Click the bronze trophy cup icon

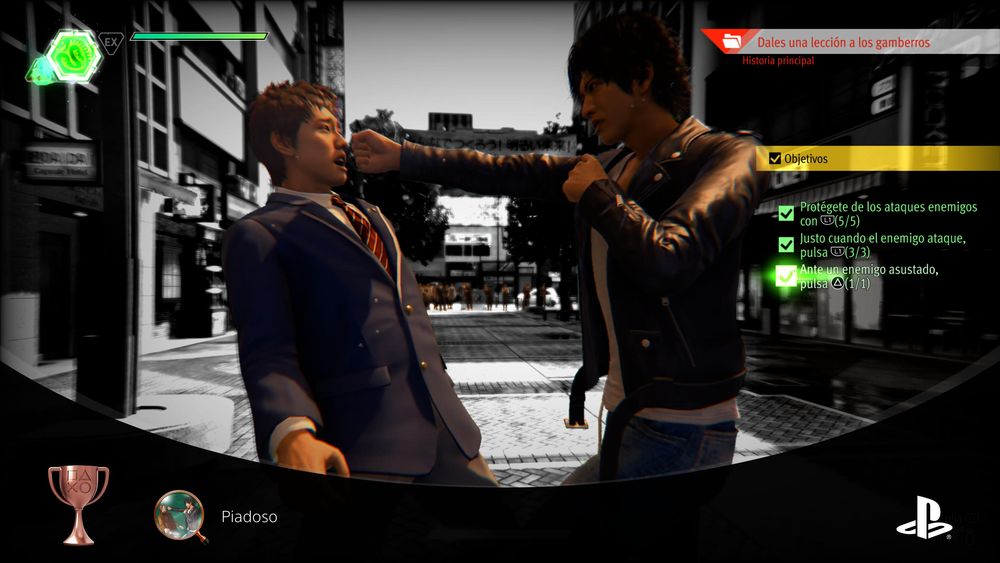(x=78, y=502)
